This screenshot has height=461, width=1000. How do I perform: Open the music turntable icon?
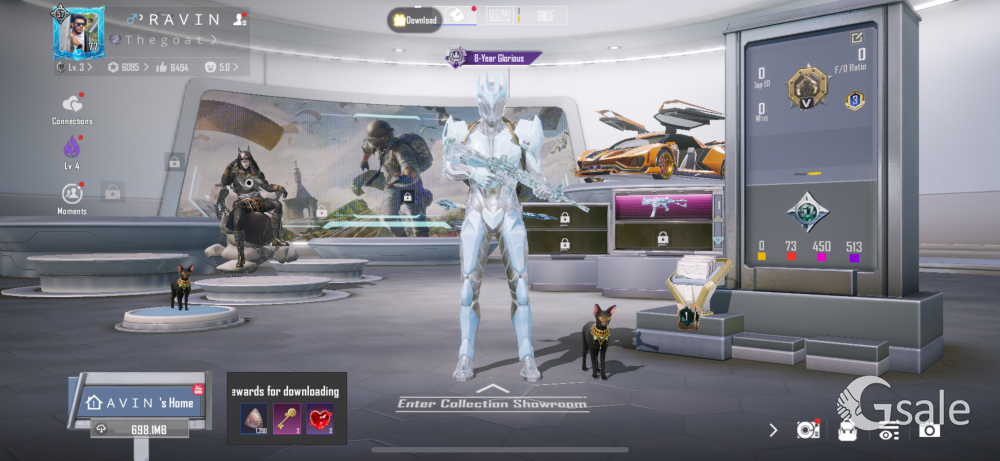(807, 429)
